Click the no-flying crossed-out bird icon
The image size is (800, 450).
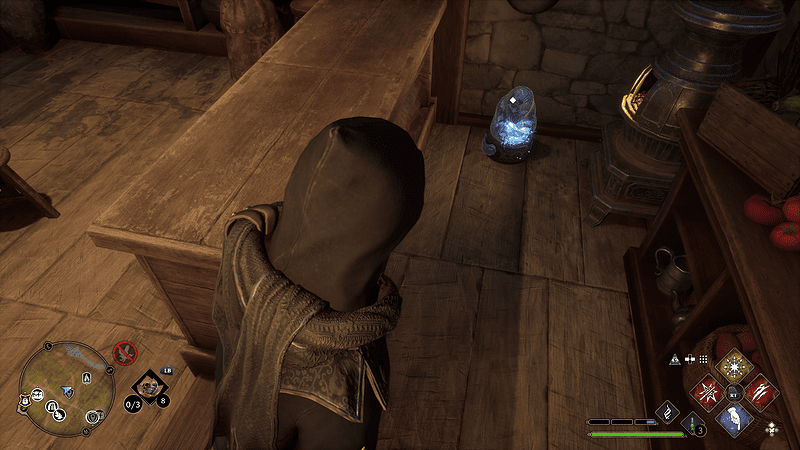[x=125, y=352]
